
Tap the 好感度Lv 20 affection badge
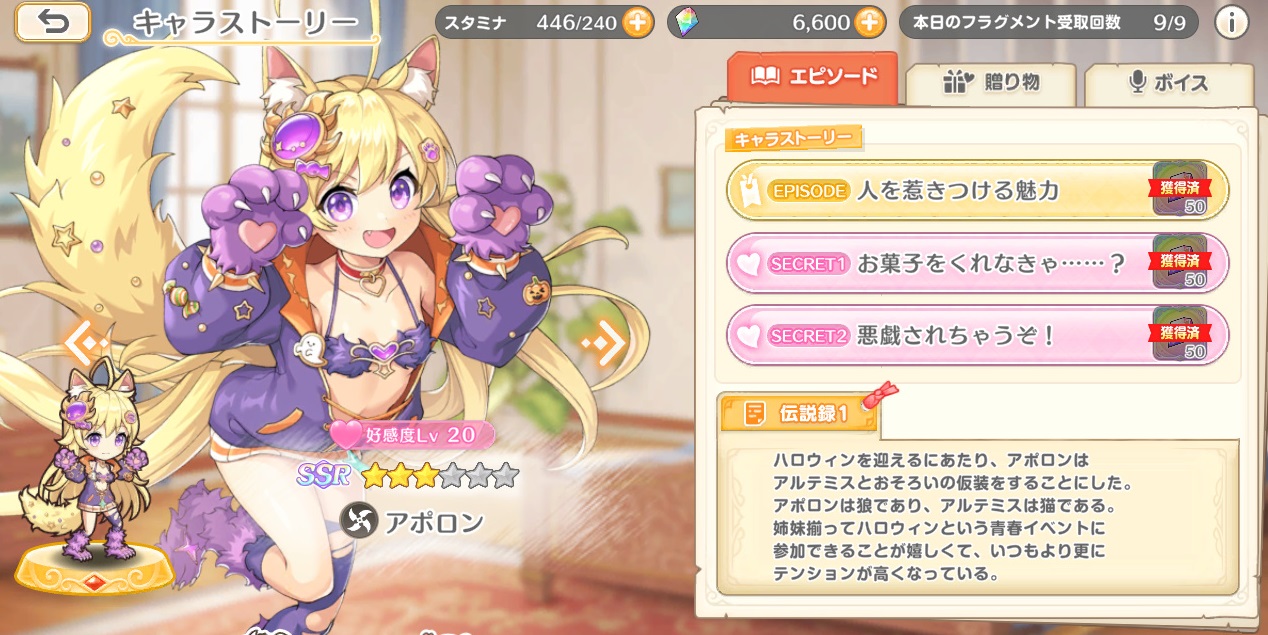tap(412, 435)
